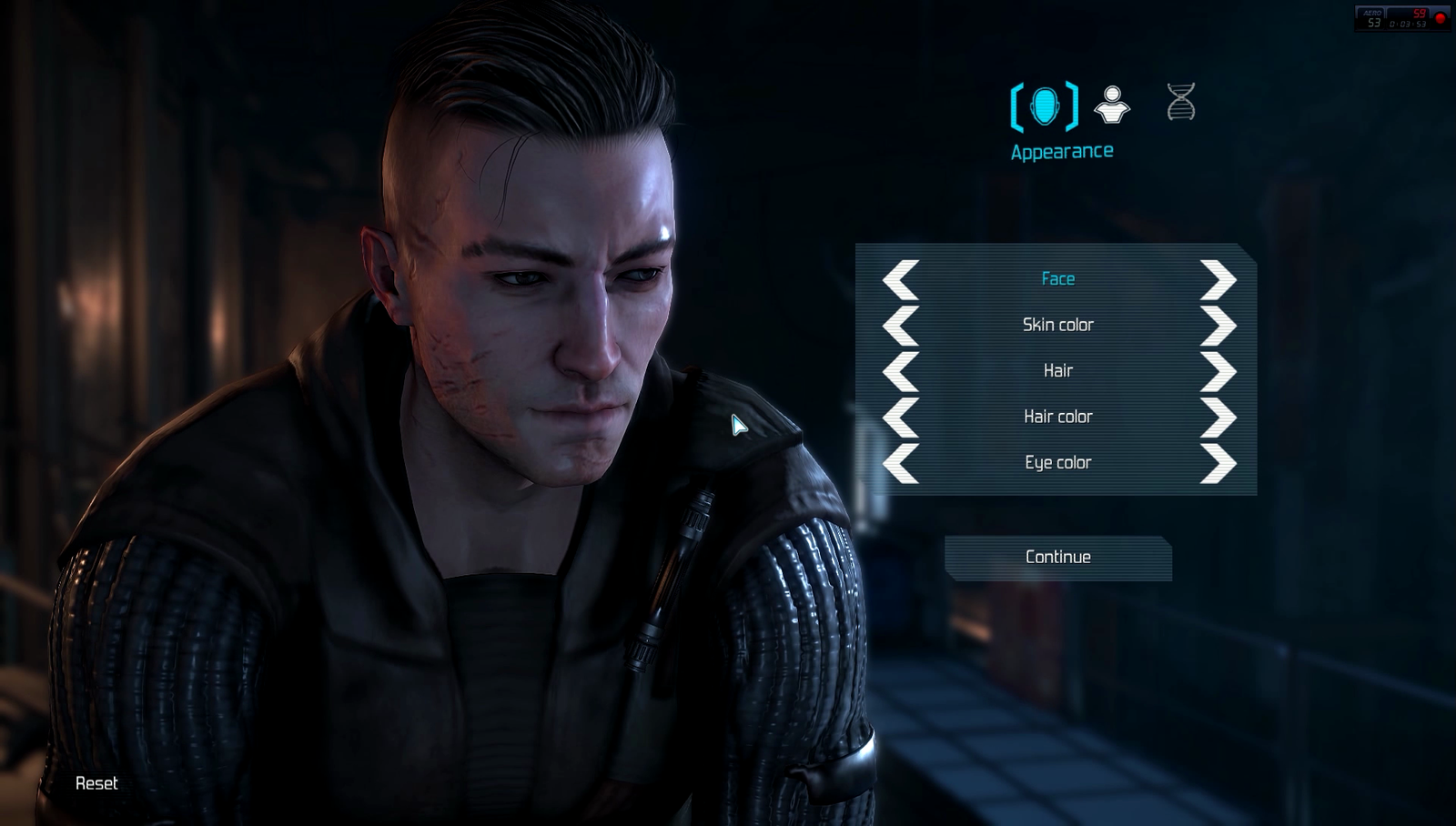Reset the character appearance
The width and height of the screenshot is (1456, 826).
coord(96,783)
